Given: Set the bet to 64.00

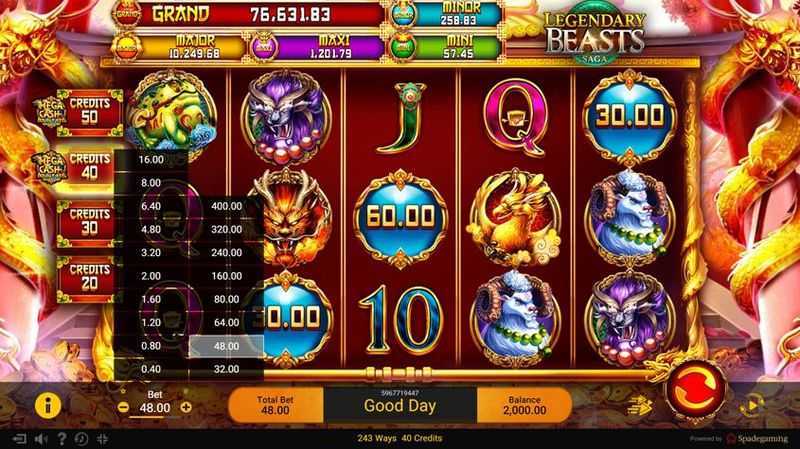Looking at the screenshot, I should click(227, 323).
